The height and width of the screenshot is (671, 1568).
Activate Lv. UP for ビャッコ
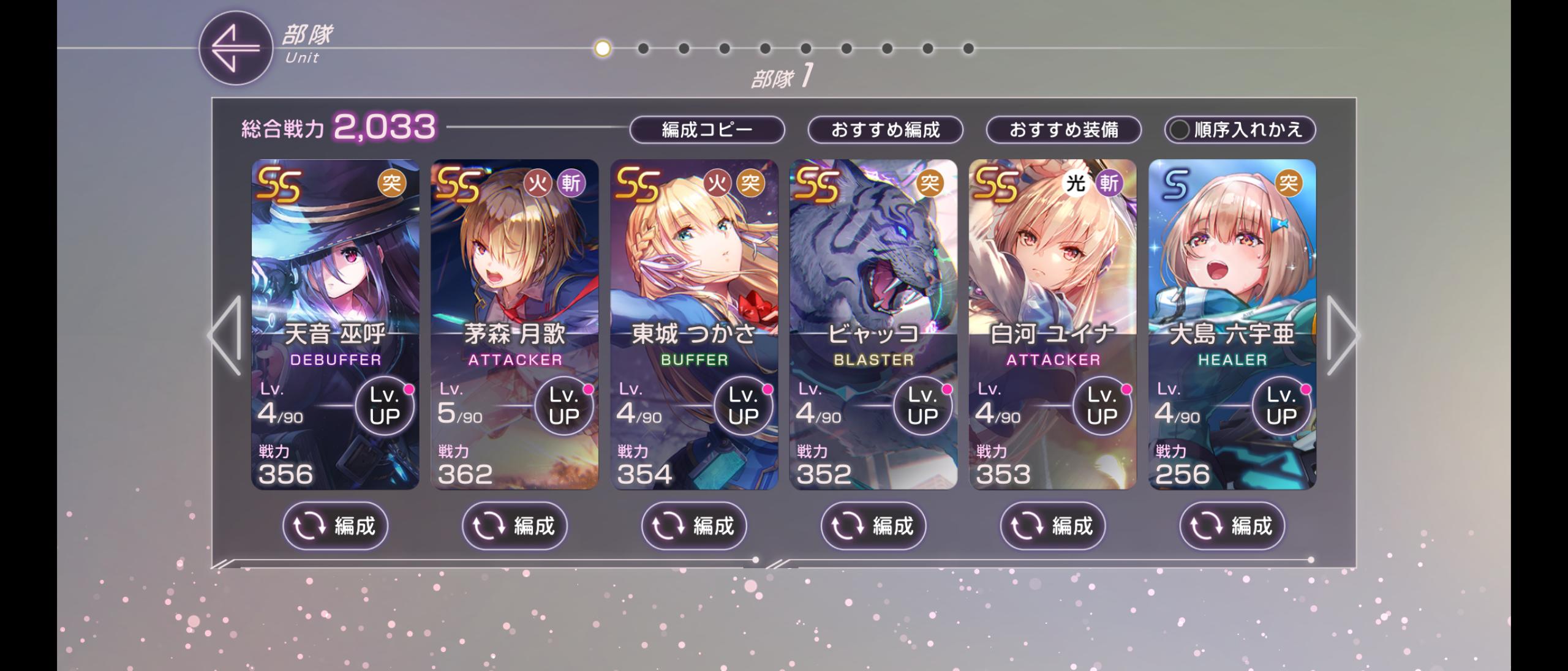(923, 406)
